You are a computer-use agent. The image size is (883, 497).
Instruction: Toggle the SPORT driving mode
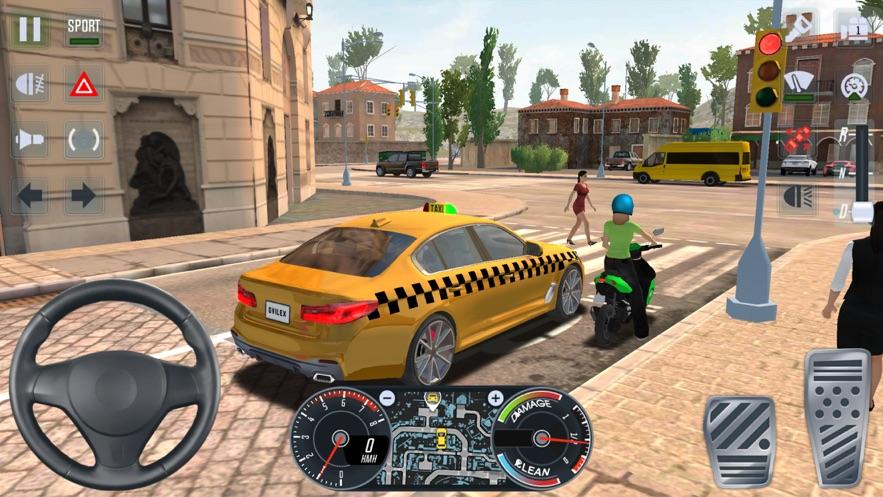click(84, 29)
